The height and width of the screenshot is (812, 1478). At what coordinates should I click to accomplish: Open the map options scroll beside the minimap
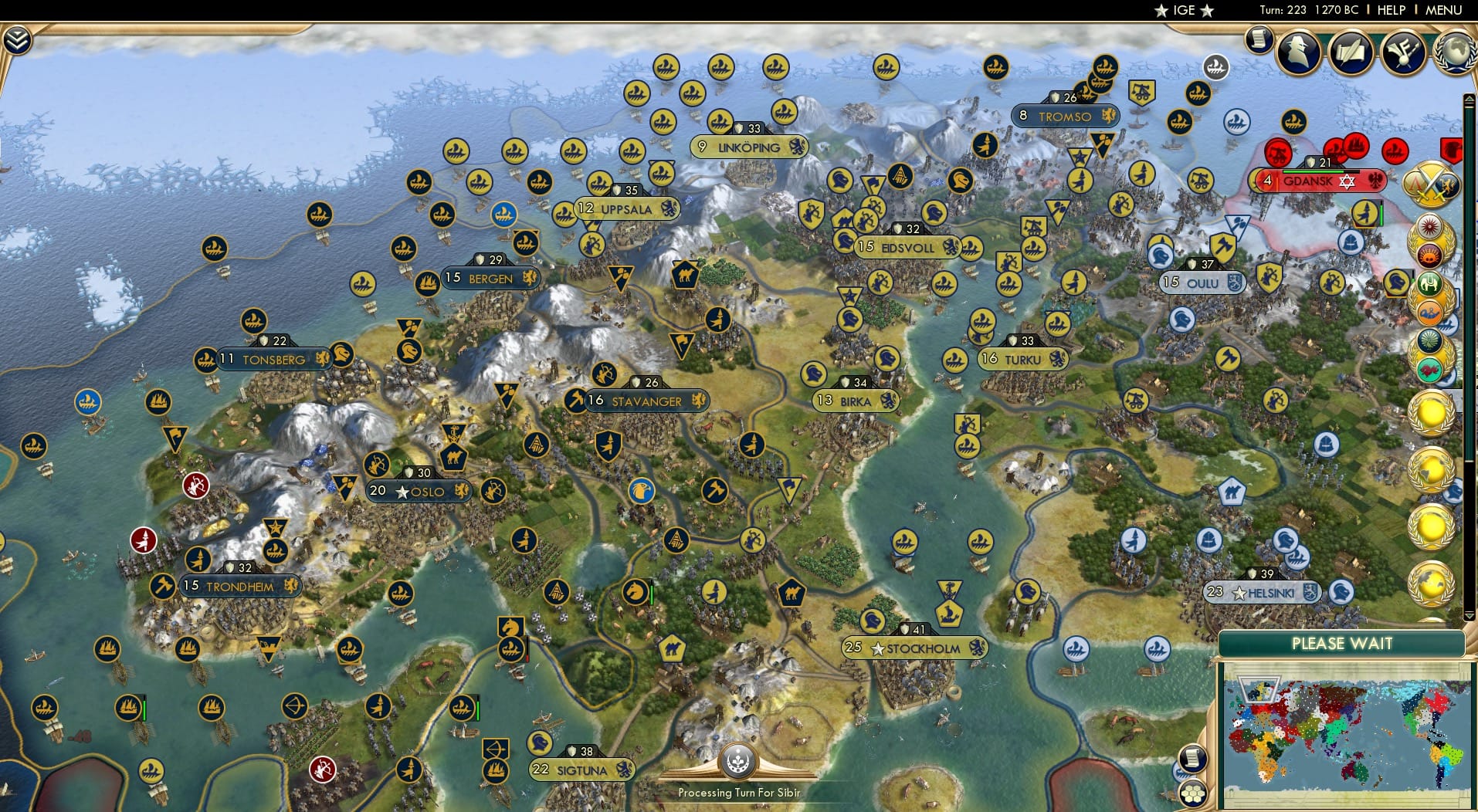1192,758
